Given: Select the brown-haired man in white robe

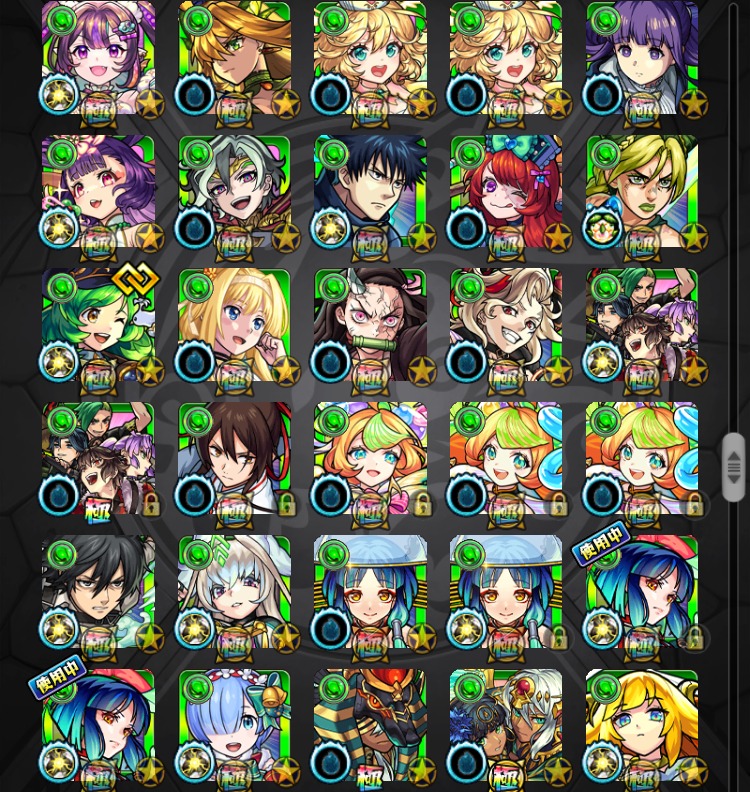Looking at the screenshot, I should coord(234,458).
